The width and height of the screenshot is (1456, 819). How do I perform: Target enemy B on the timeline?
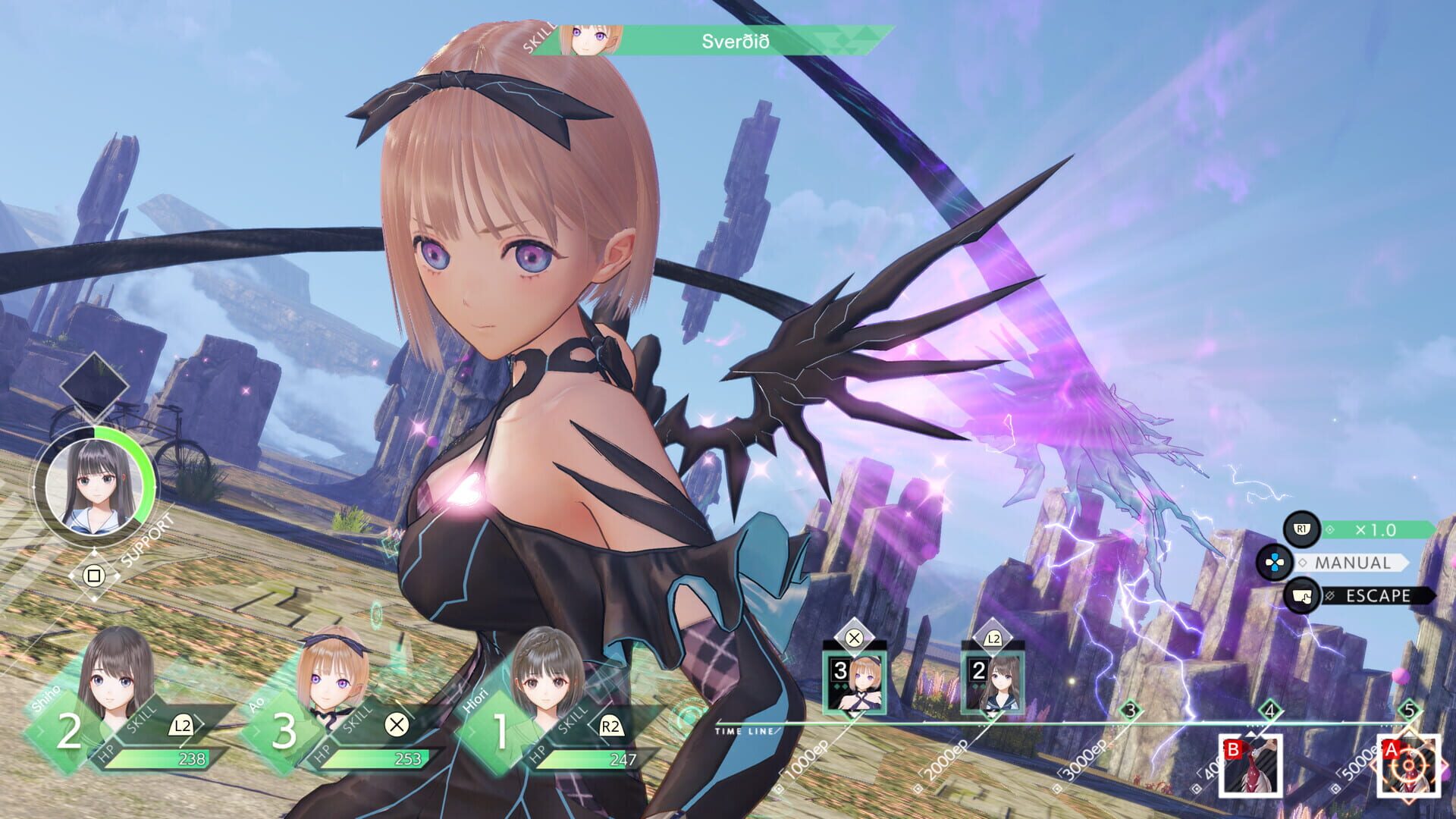[1250, 766]
